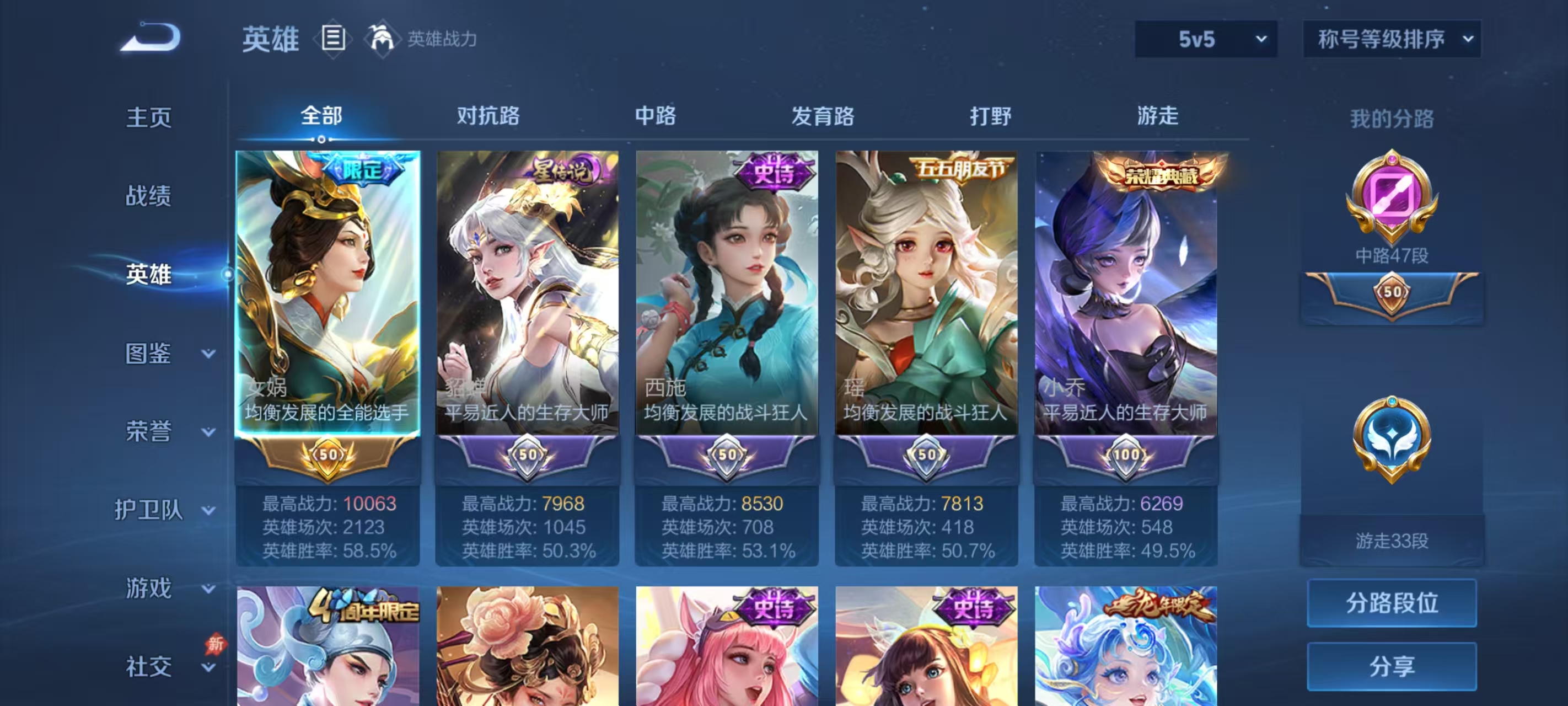Open the hero list icon beside 英雄 title
The height and width of the screenshot is (706, 1568).
tap(335, 39)
